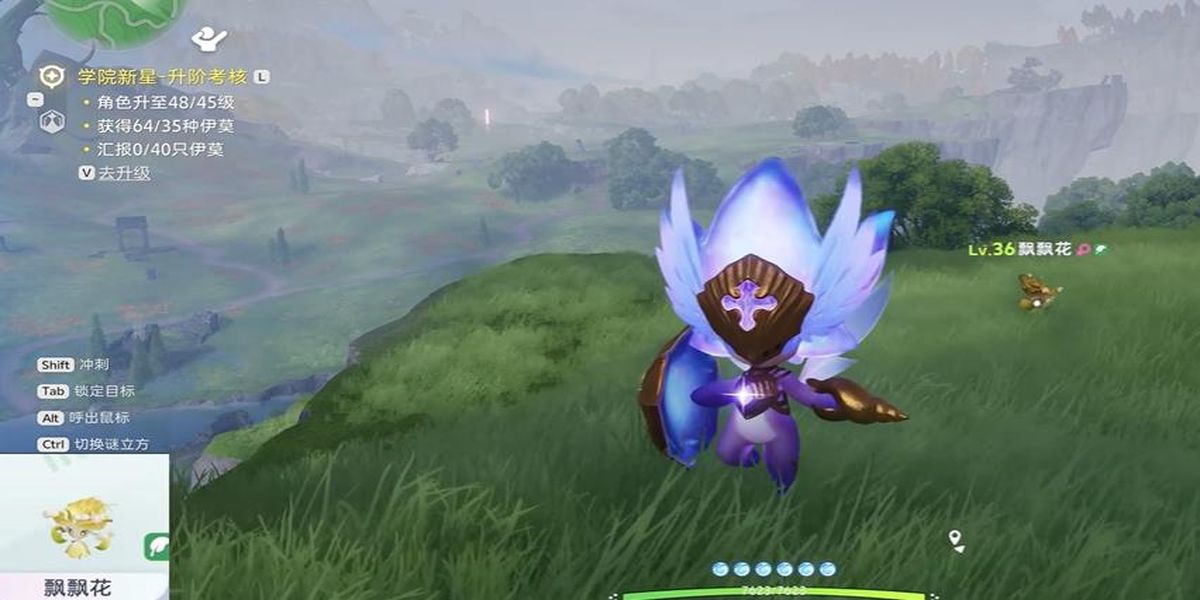Follow the 去升级 link
The height and width of the screenshot is (600, 1200).
click(x=124, y=173)
